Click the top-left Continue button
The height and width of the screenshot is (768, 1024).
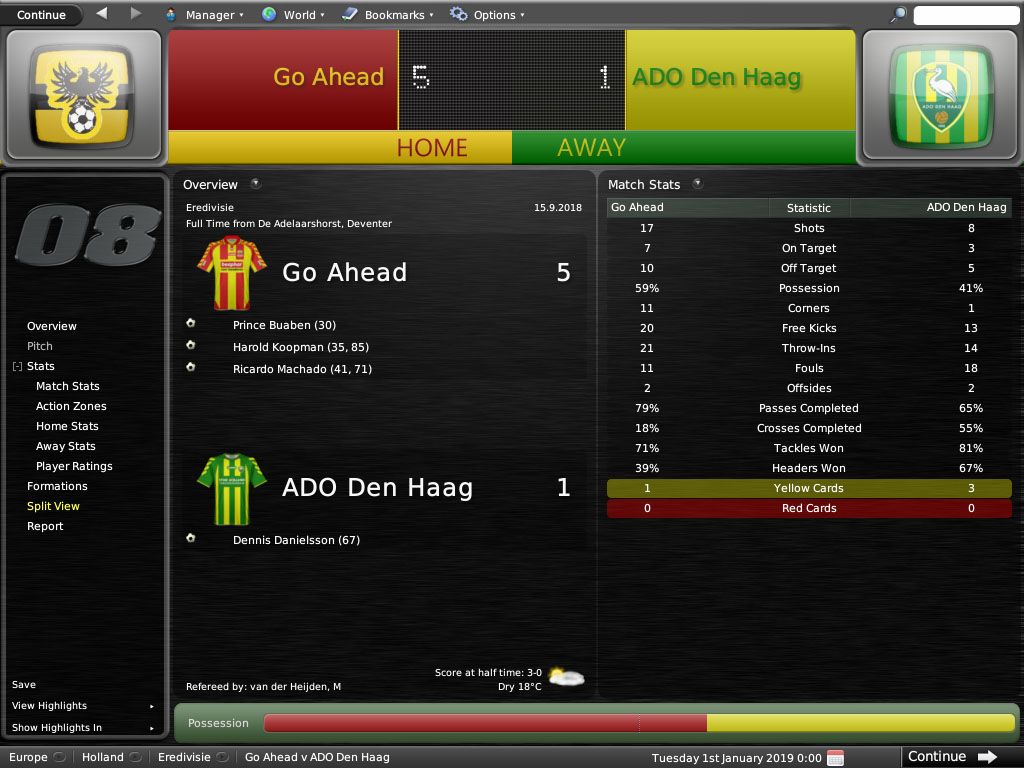(41, 15)
